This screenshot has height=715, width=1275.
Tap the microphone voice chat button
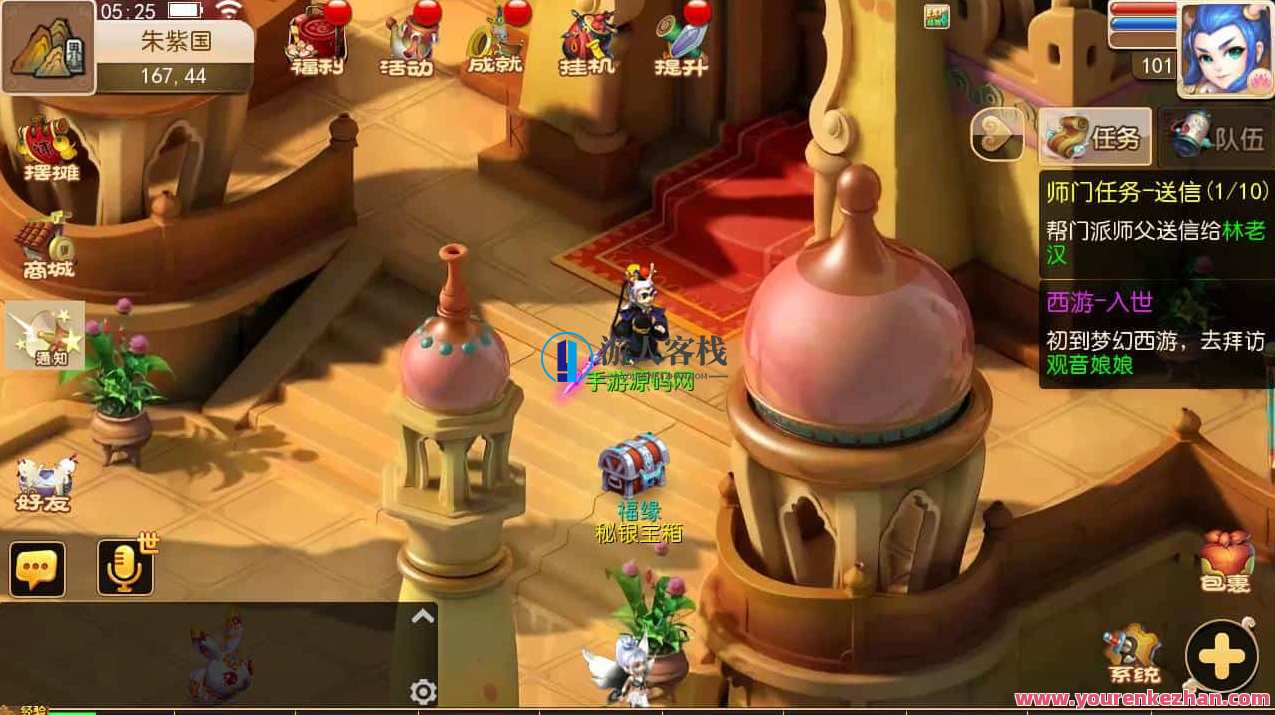point(126,568)
